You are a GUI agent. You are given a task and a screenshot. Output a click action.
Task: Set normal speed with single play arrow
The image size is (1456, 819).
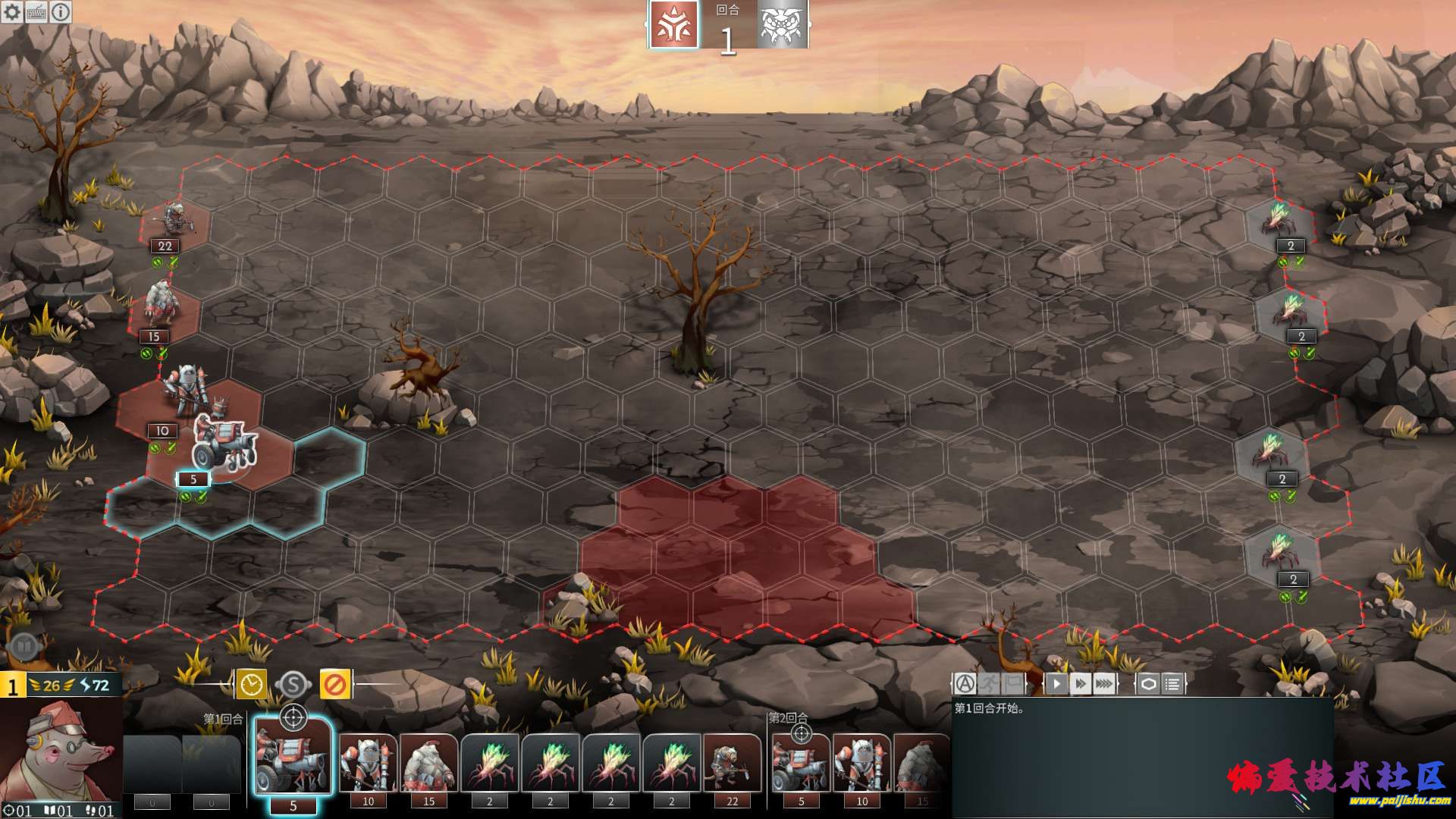1056,684
